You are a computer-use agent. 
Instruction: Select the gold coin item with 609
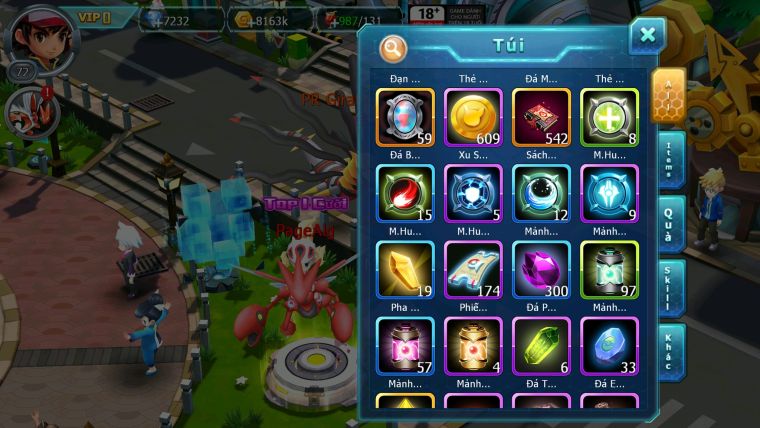pos(473,118)
